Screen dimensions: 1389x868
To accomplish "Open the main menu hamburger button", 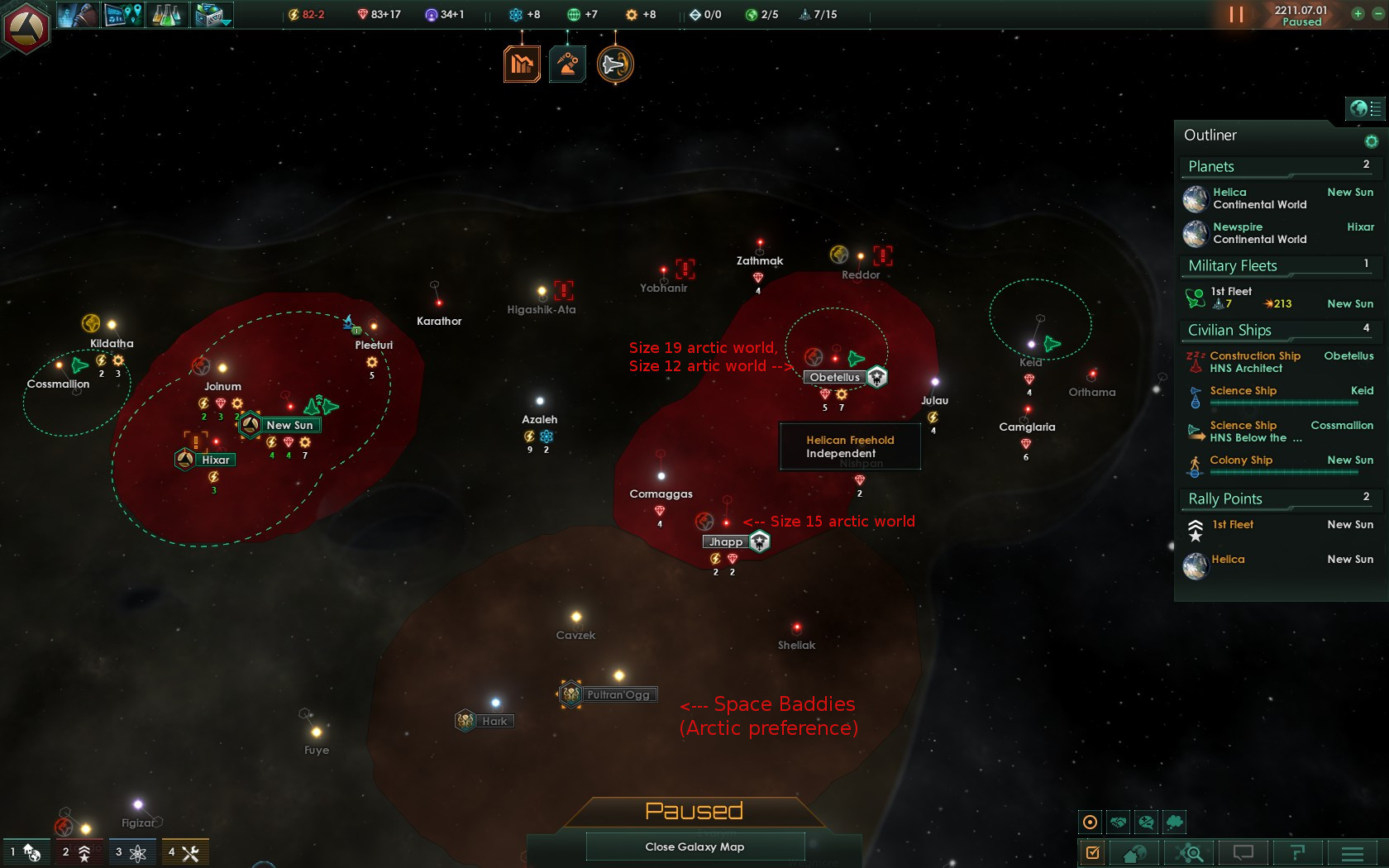I will 1353,852.
